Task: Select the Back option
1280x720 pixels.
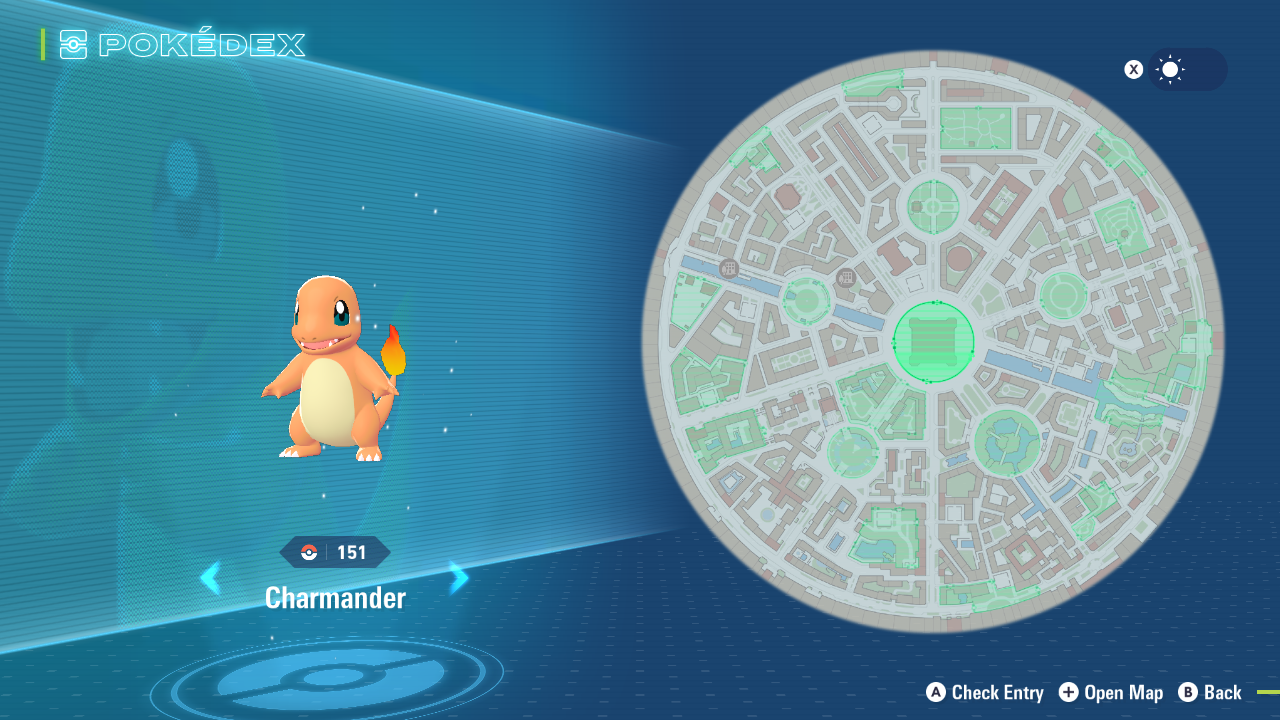Action: 1210,692
